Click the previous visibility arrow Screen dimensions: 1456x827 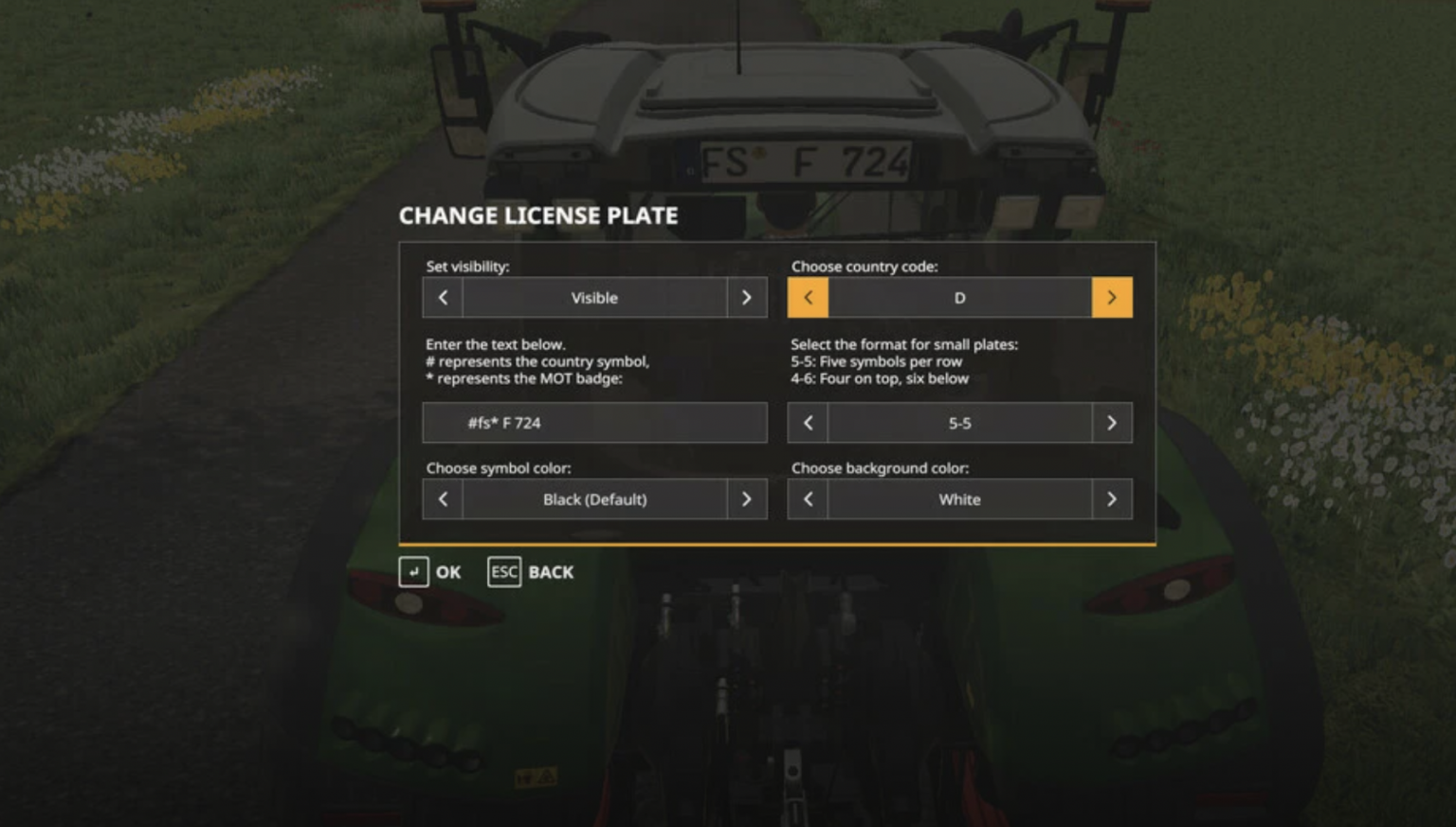click(443, 298)
